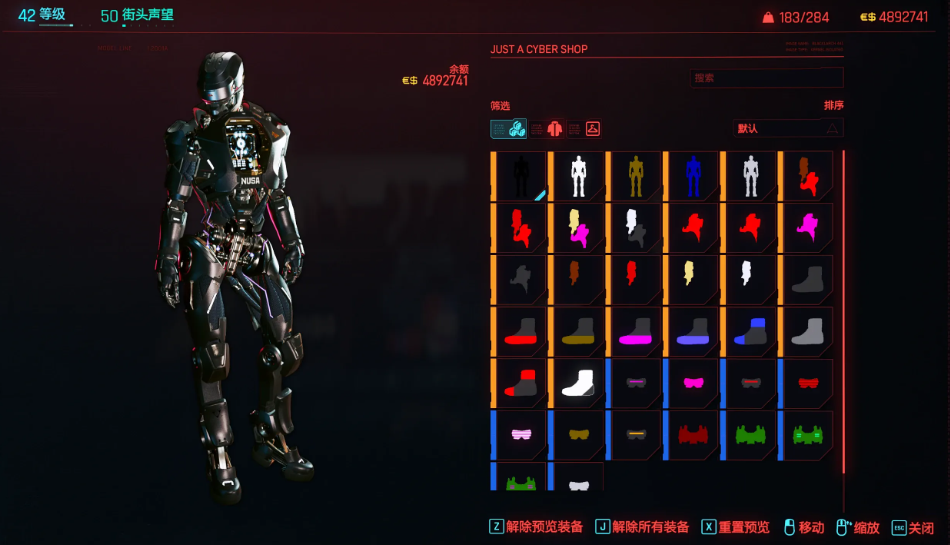Click the search field in the shop
Screen dimensions: 950x545
coord(766,78)
